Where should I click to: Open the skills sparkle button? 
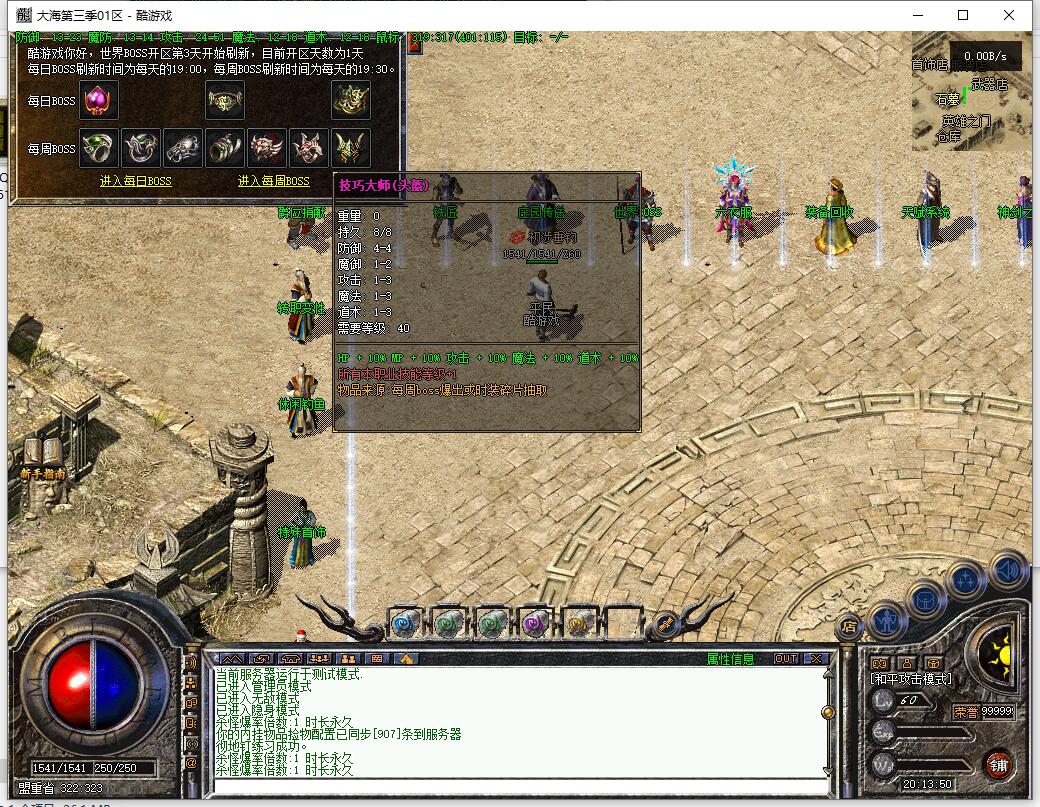click(967, 580)
